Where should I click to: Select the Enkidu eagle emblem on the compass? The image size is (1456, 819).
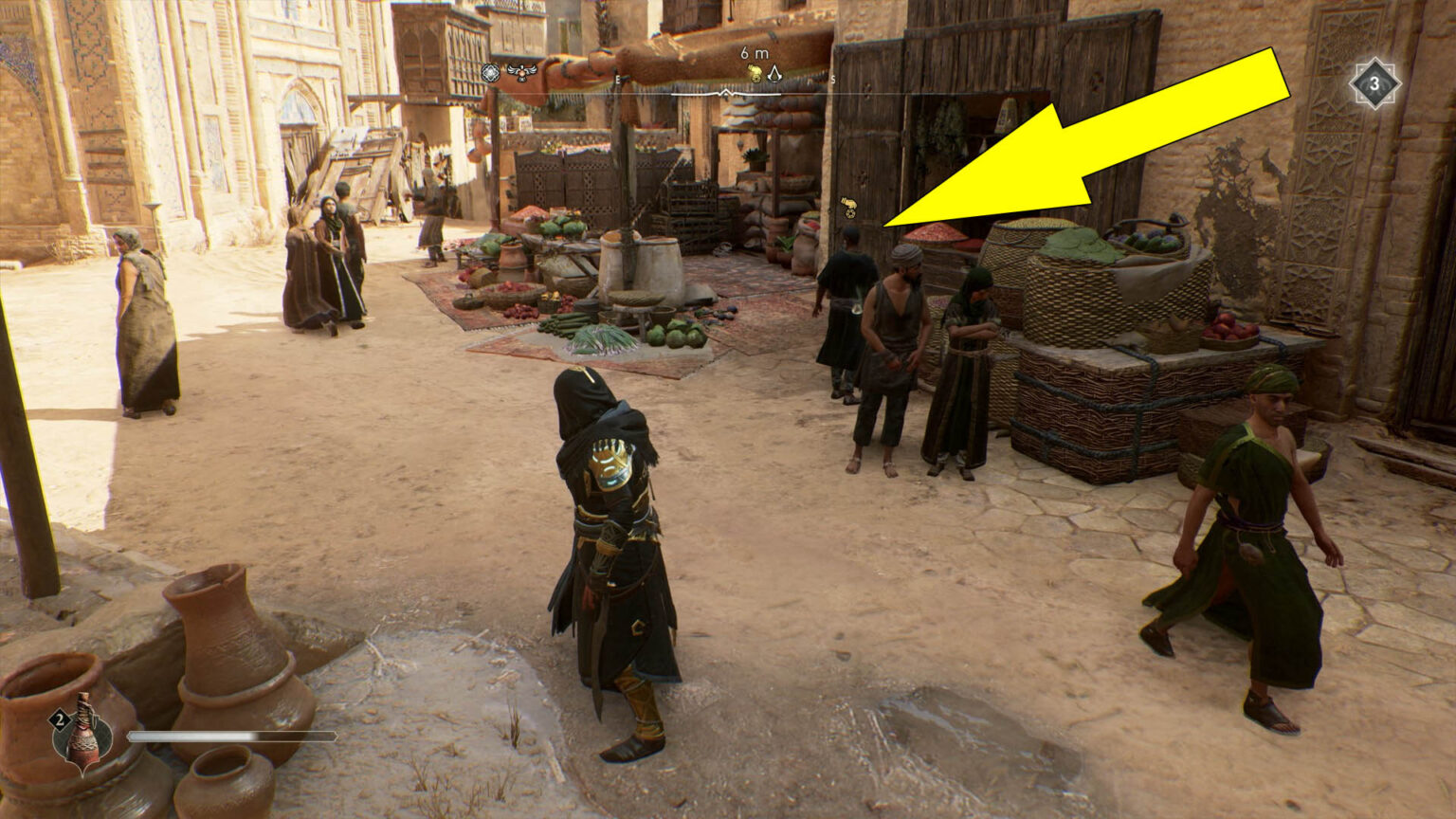(521, 71)
